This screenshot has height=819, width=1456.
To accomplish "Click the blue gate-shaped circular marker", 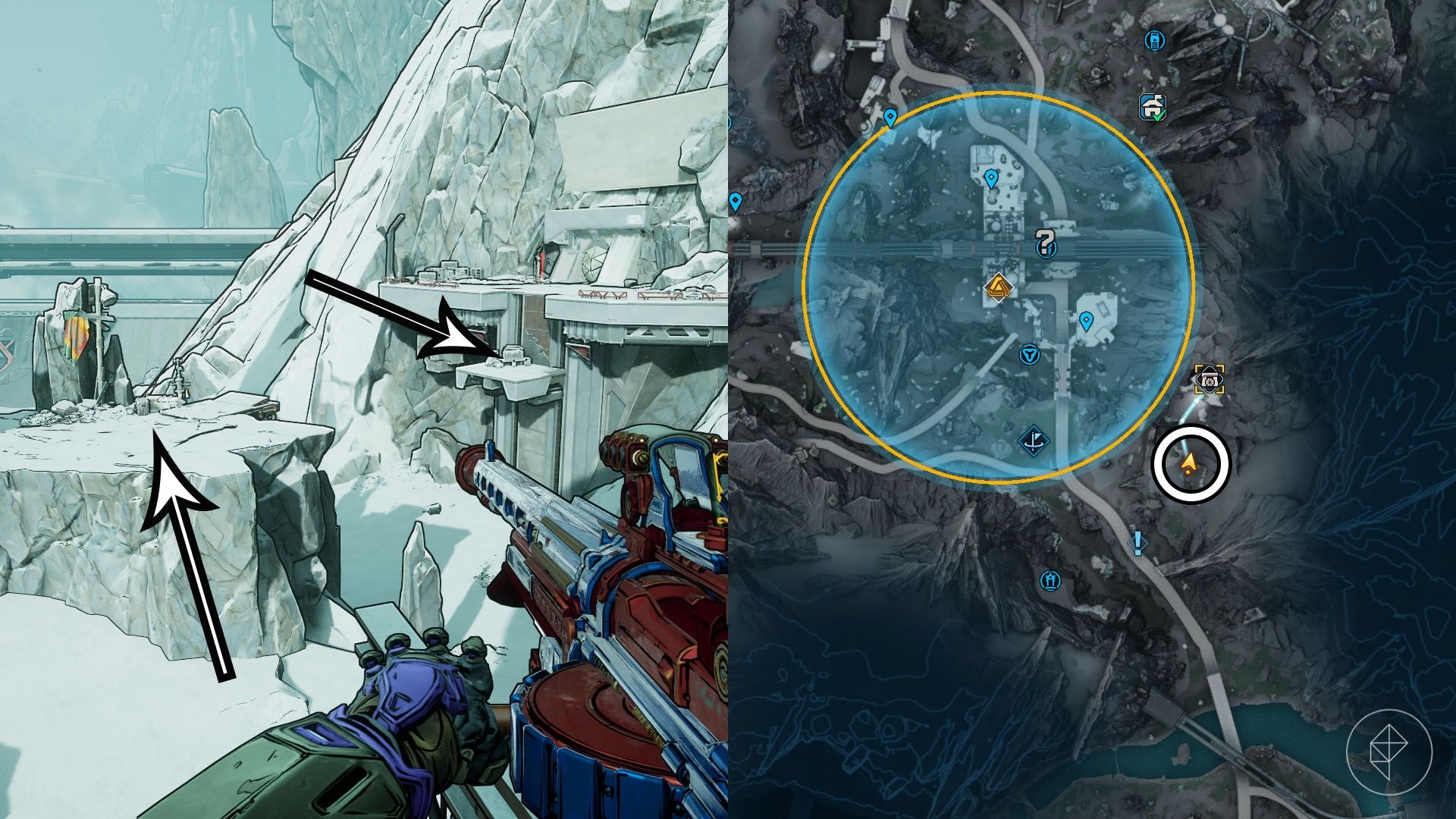I will click(x=1050, y=581).
